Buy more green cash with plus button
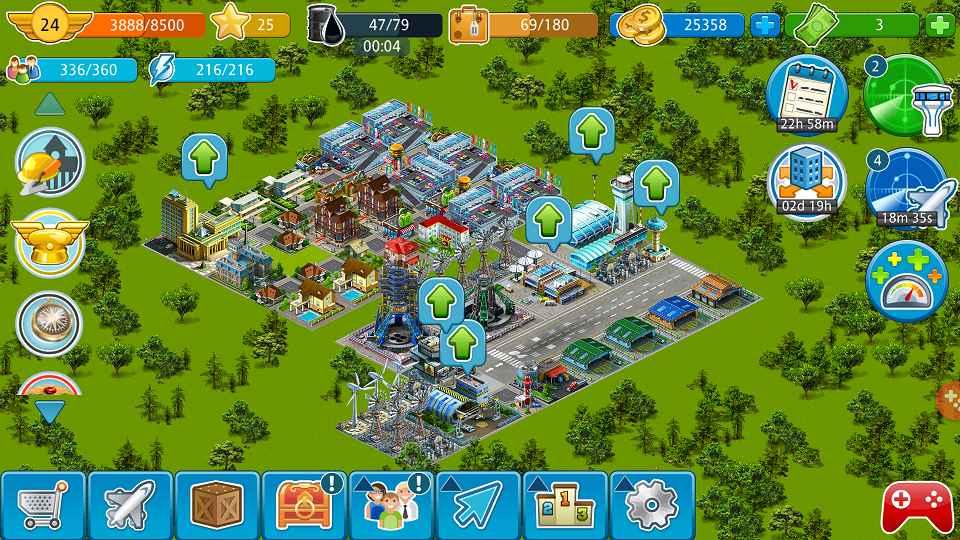 [940, 25]
